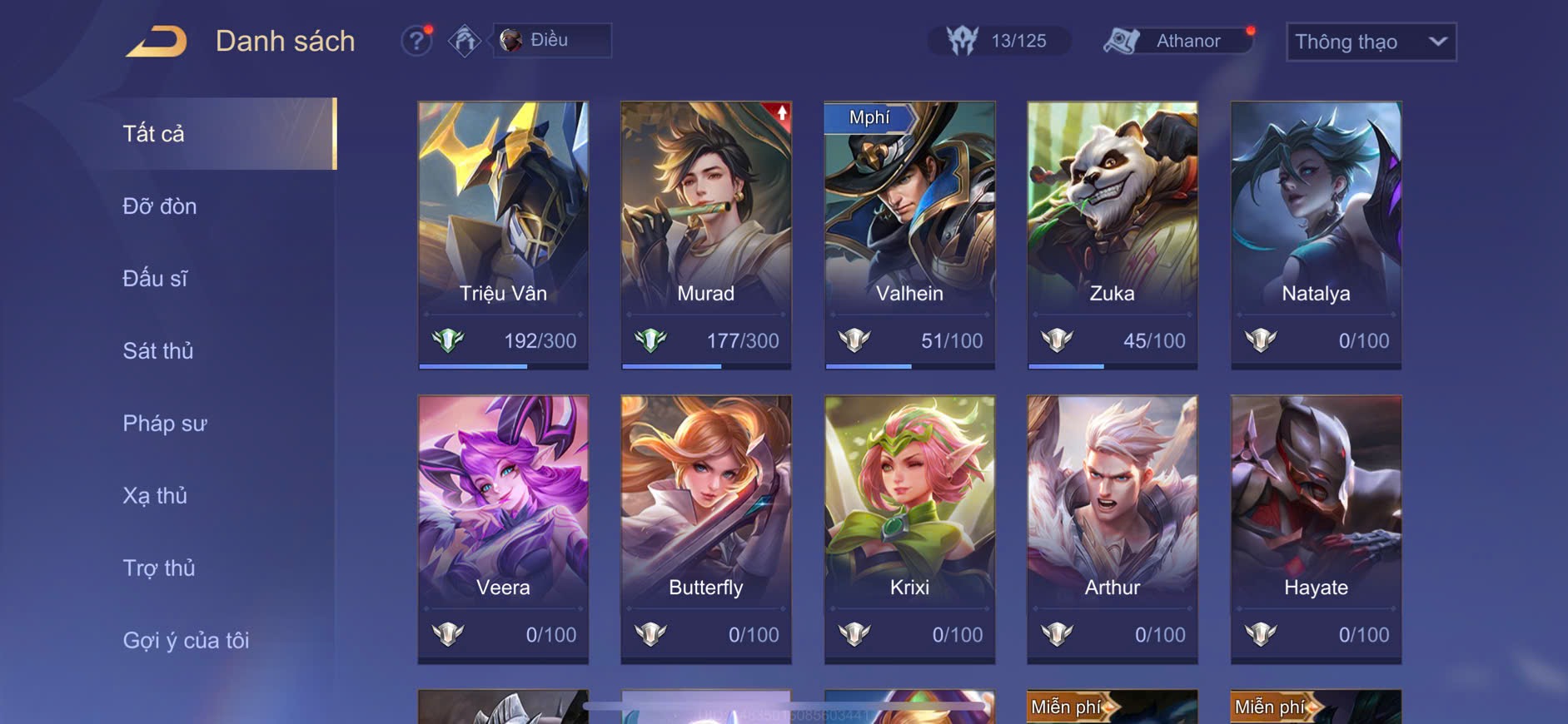Select the Veera hero card
Viewport: 1568px width, 724px height.
[x=503, y=528]
